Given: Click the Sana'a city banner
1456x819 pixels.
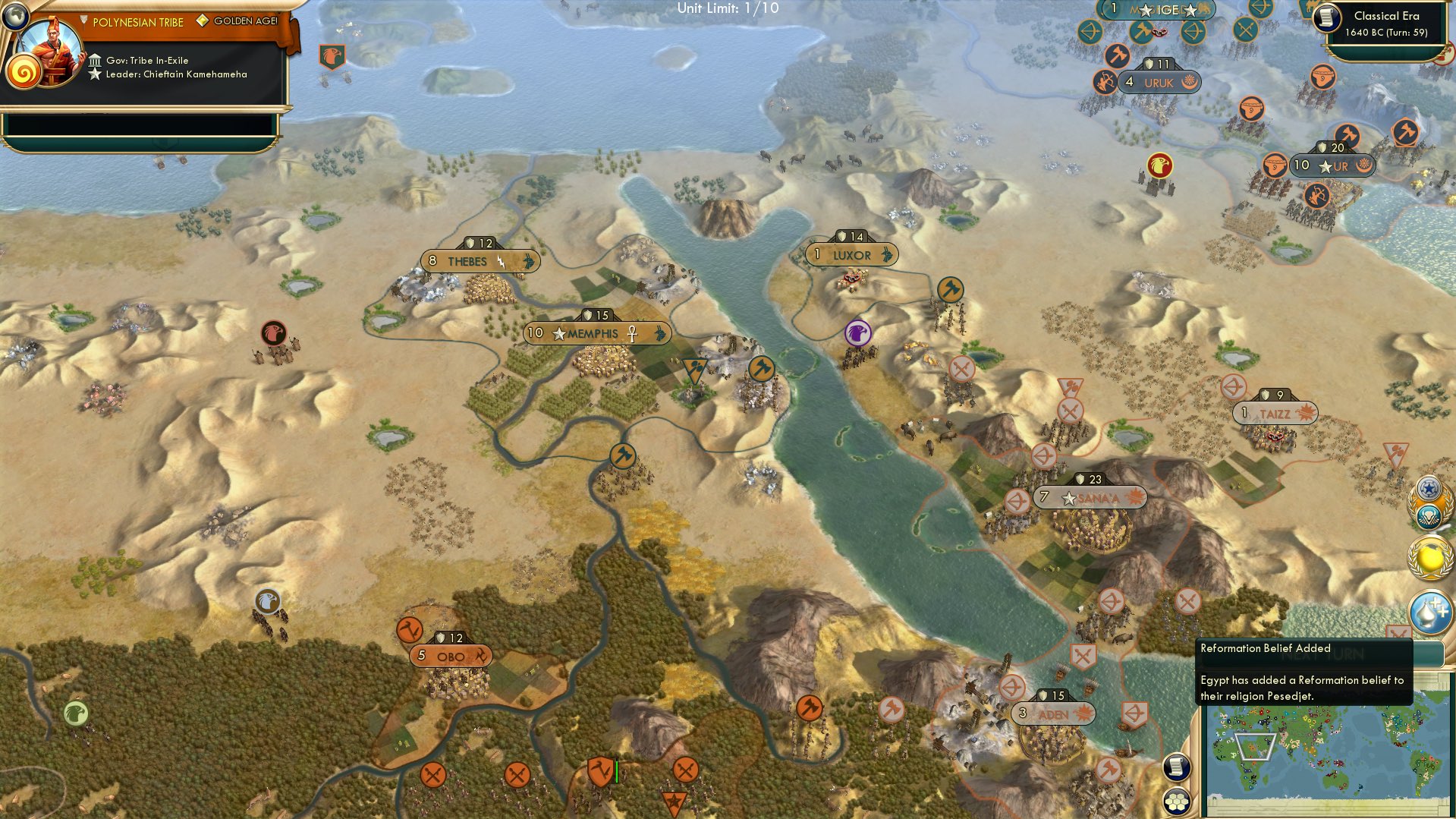Looking at the screenshot, I should tap(1090, 499).
